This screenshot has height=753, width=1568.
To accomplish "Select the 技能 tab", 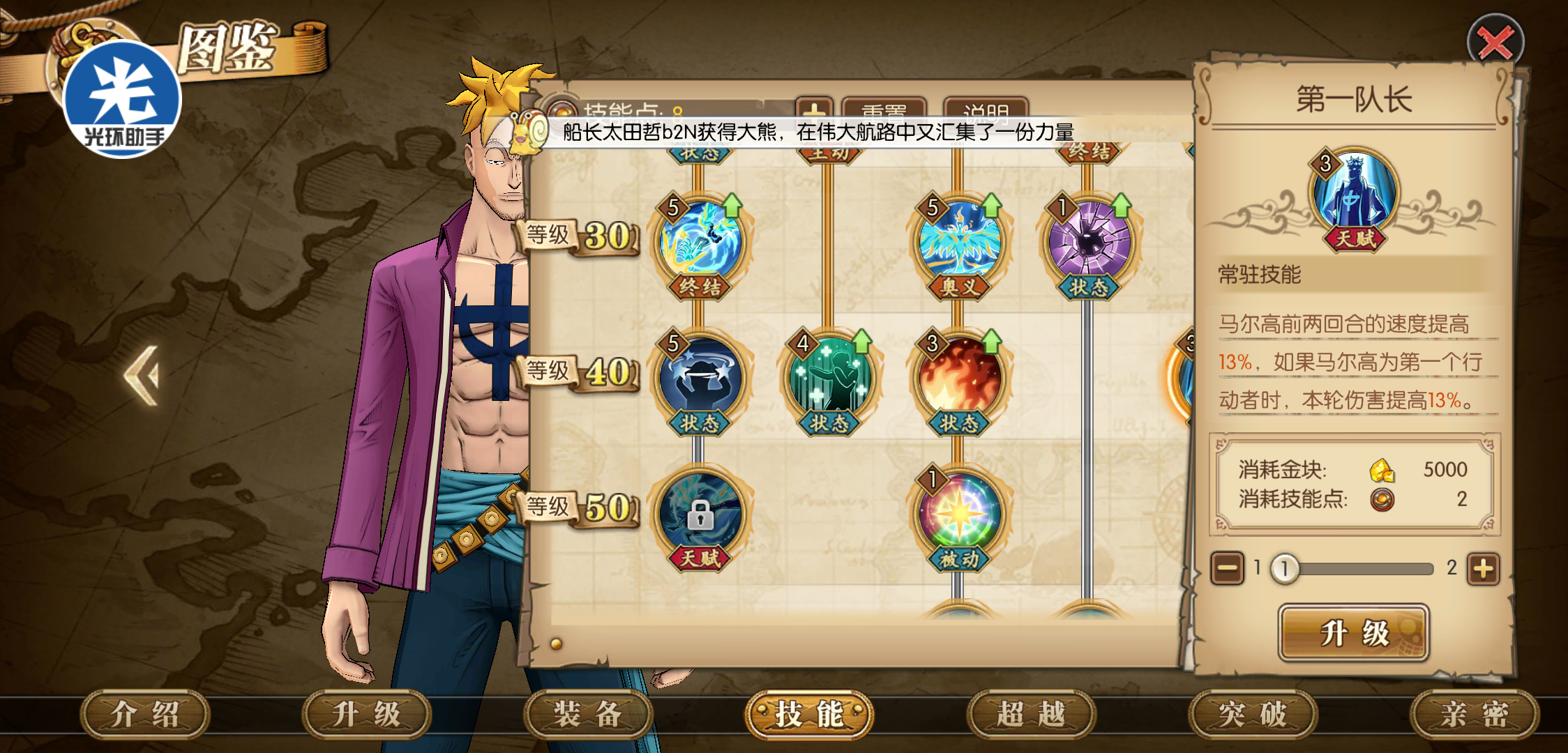I will coord(809,714).
